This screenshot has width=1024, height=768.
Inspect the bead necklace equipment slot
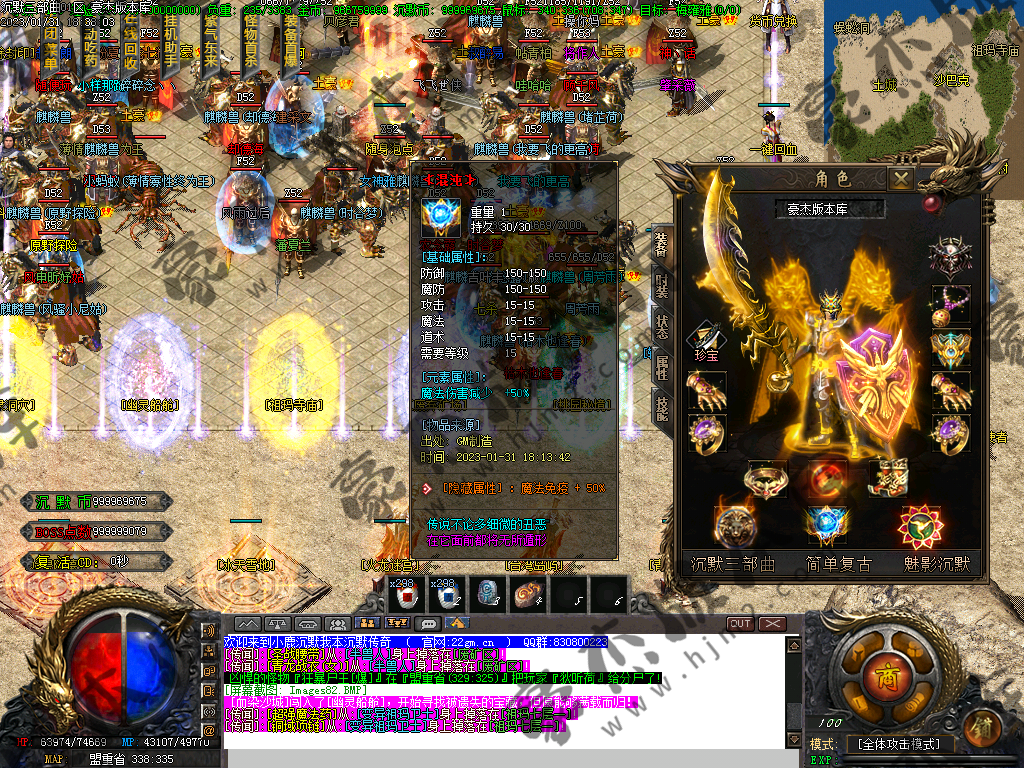coord(949,305)
